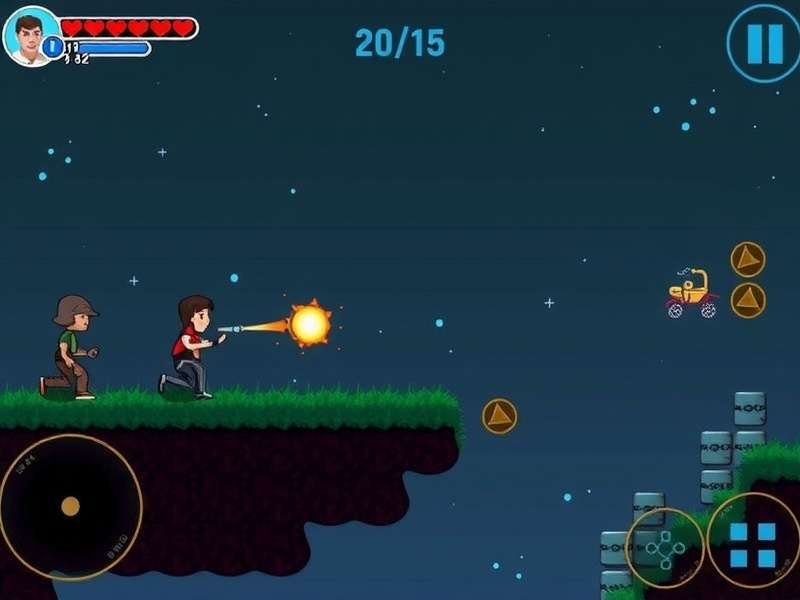Tap the blue exclamation badge beside the portrait

(x=52, y=47)
